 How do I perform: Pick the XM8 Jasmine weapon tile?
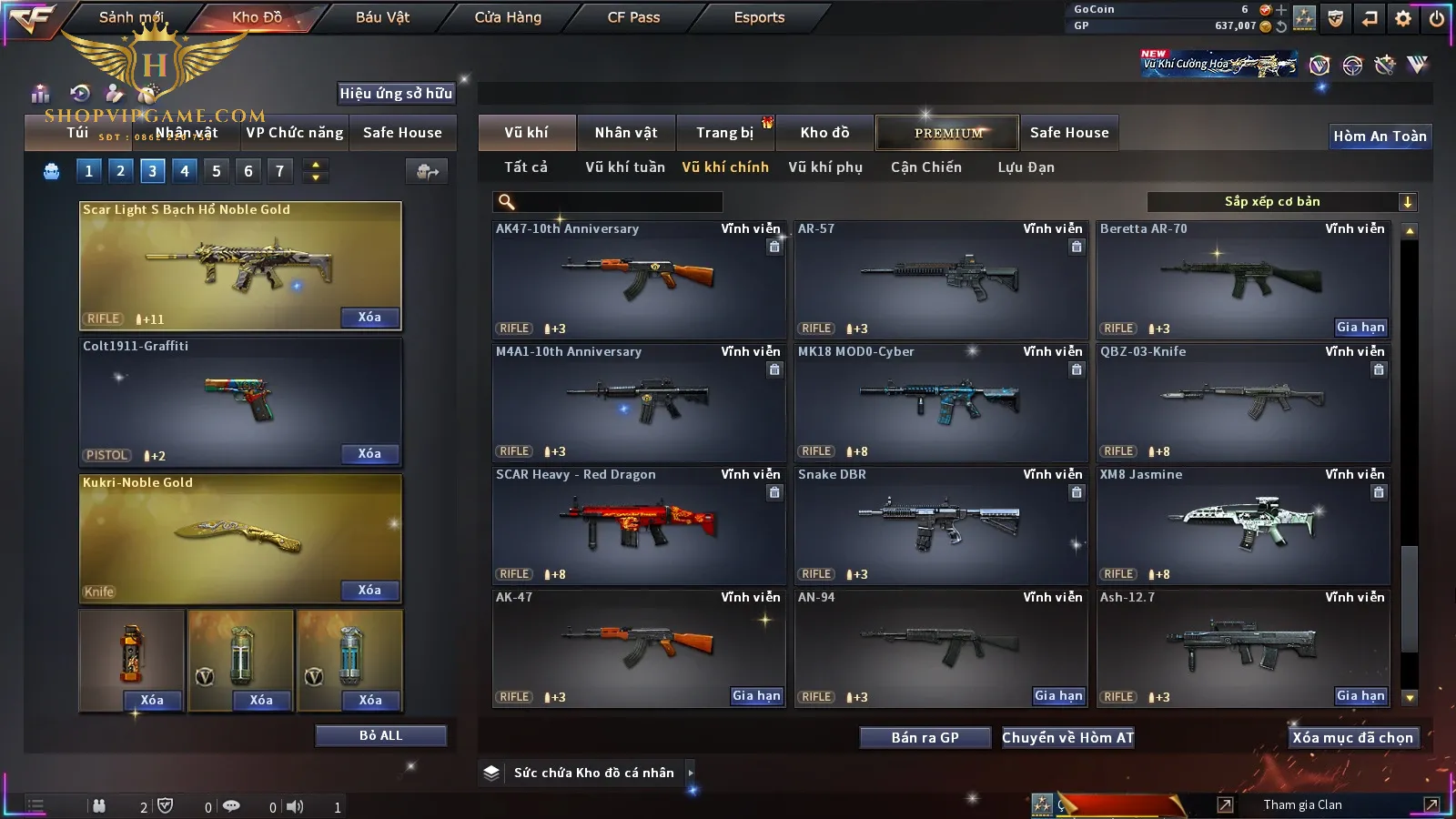click(1243, 526)
